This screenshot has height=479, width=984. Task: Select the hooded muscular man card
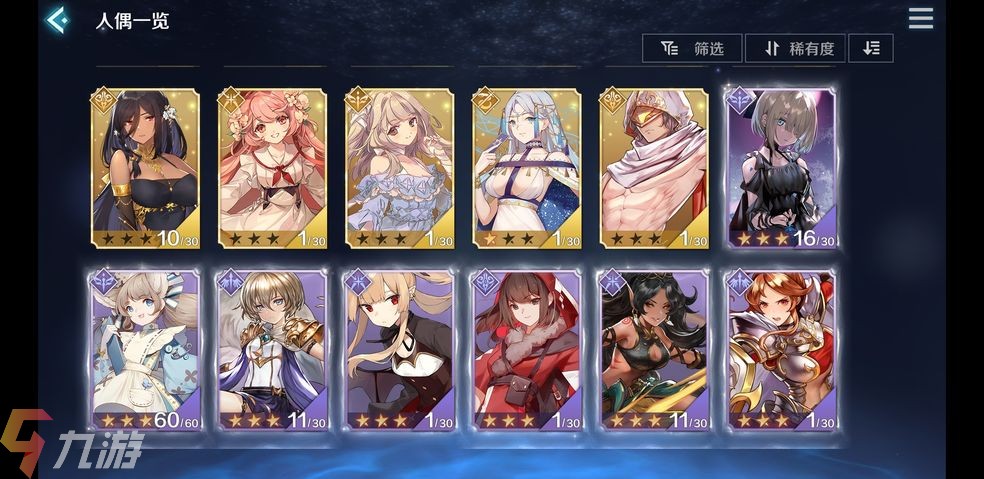click(654, 168)
